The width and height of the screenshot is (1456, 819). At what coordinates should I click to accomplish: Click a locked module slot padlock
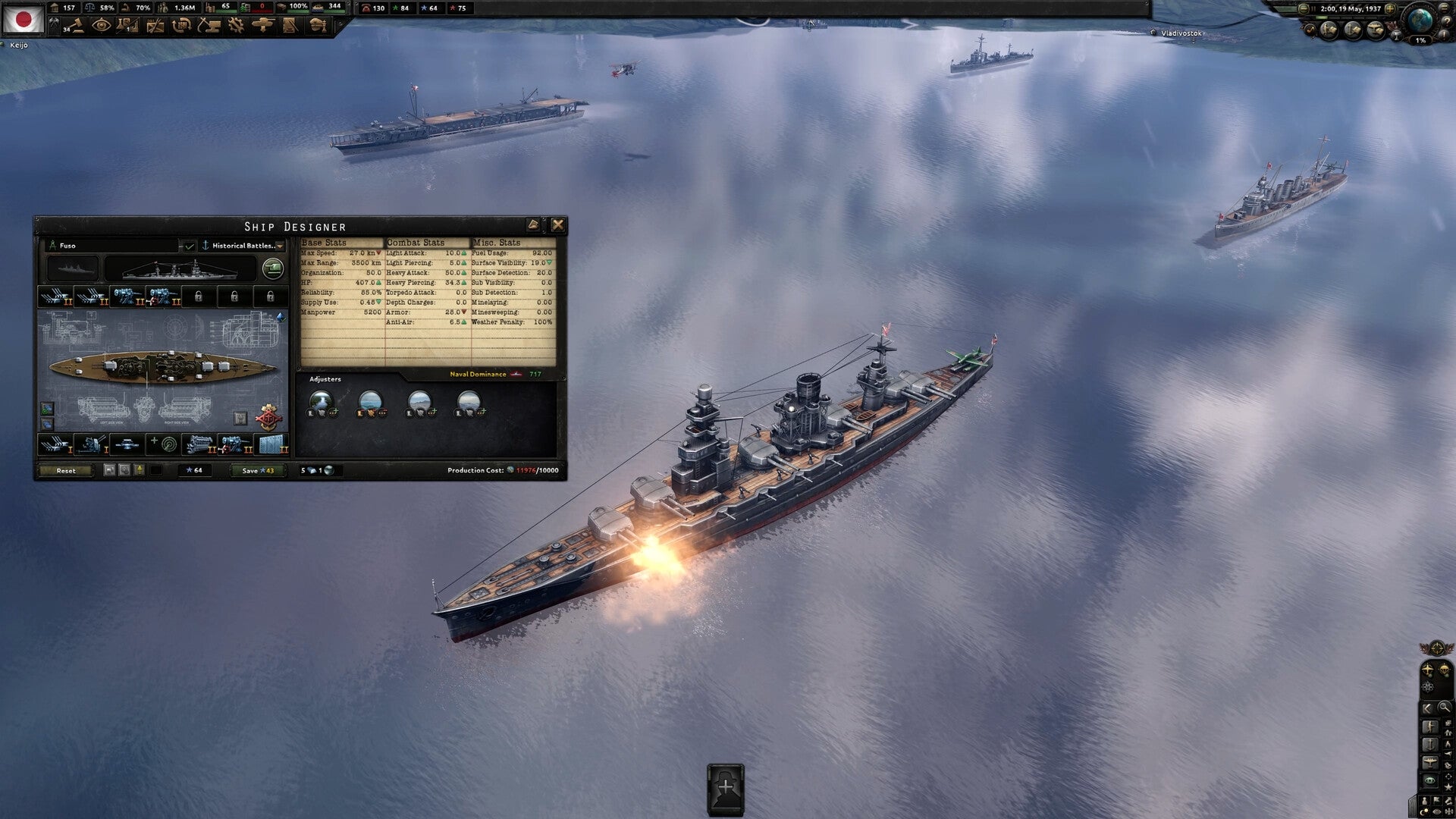[199, 297]
